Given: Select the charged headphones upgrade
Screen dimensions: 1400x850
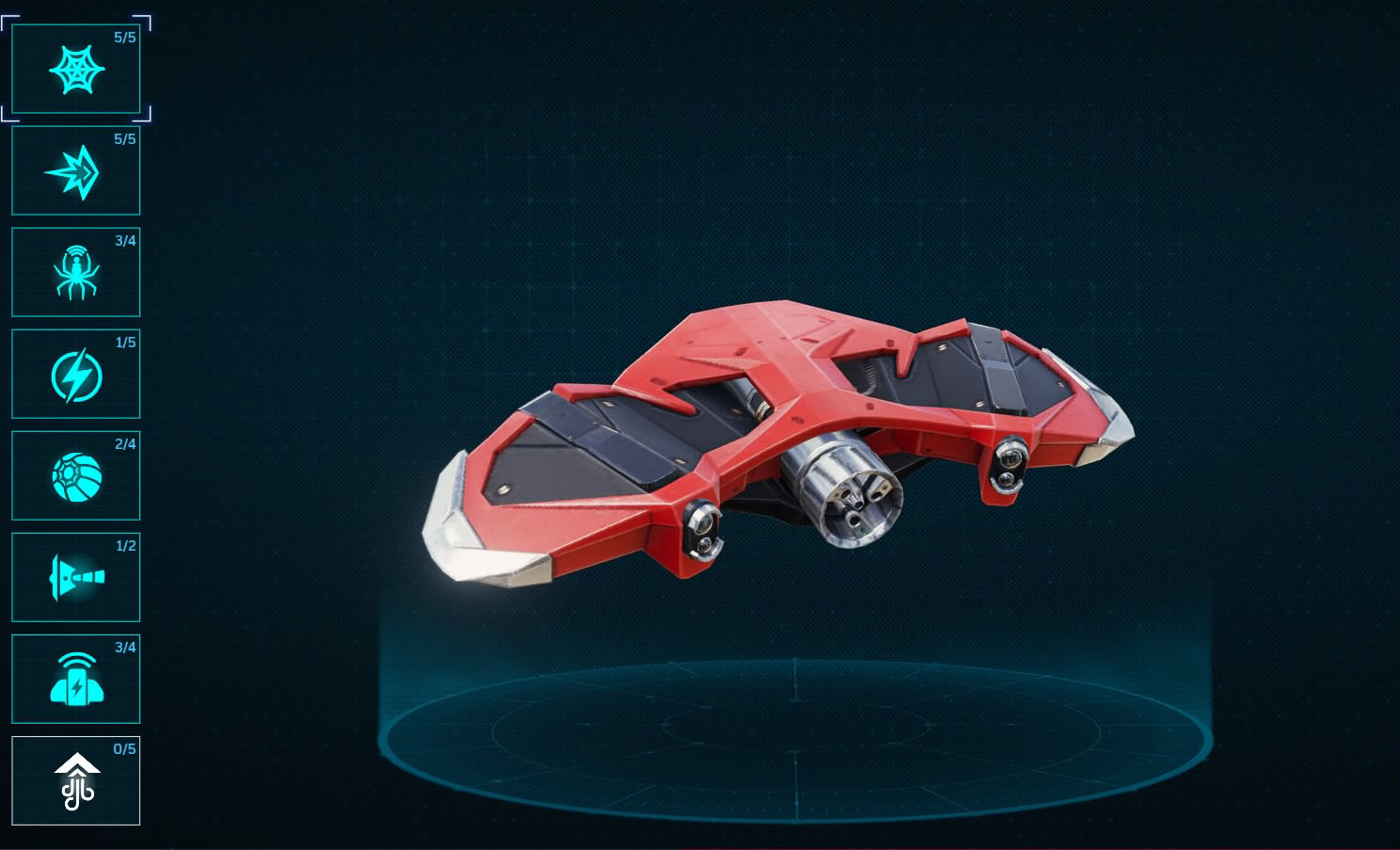Looking at the screenshot, I should [x=75, y=679].
